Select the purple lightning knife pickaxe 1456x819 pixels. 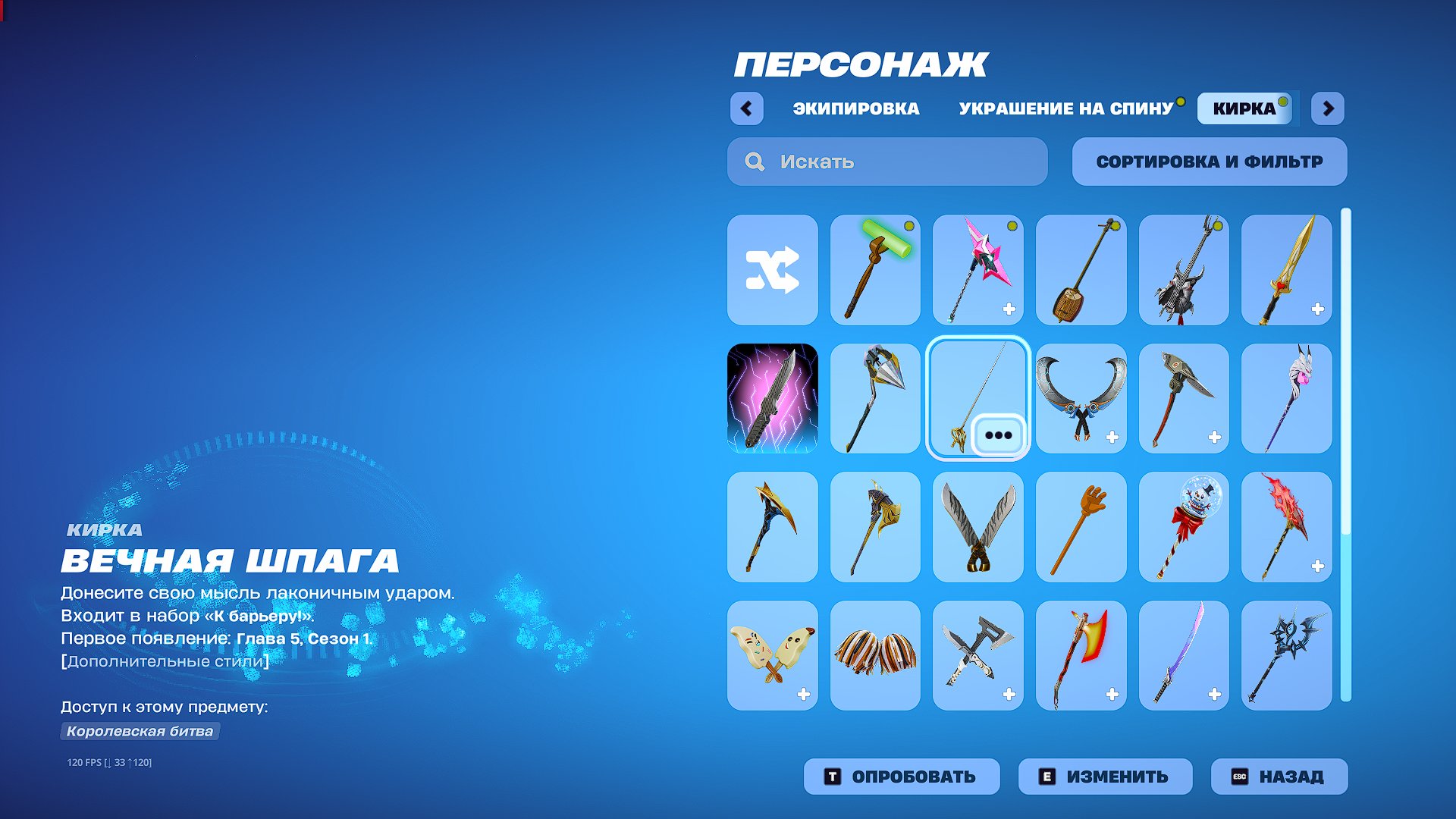click(x=771, y=398)
